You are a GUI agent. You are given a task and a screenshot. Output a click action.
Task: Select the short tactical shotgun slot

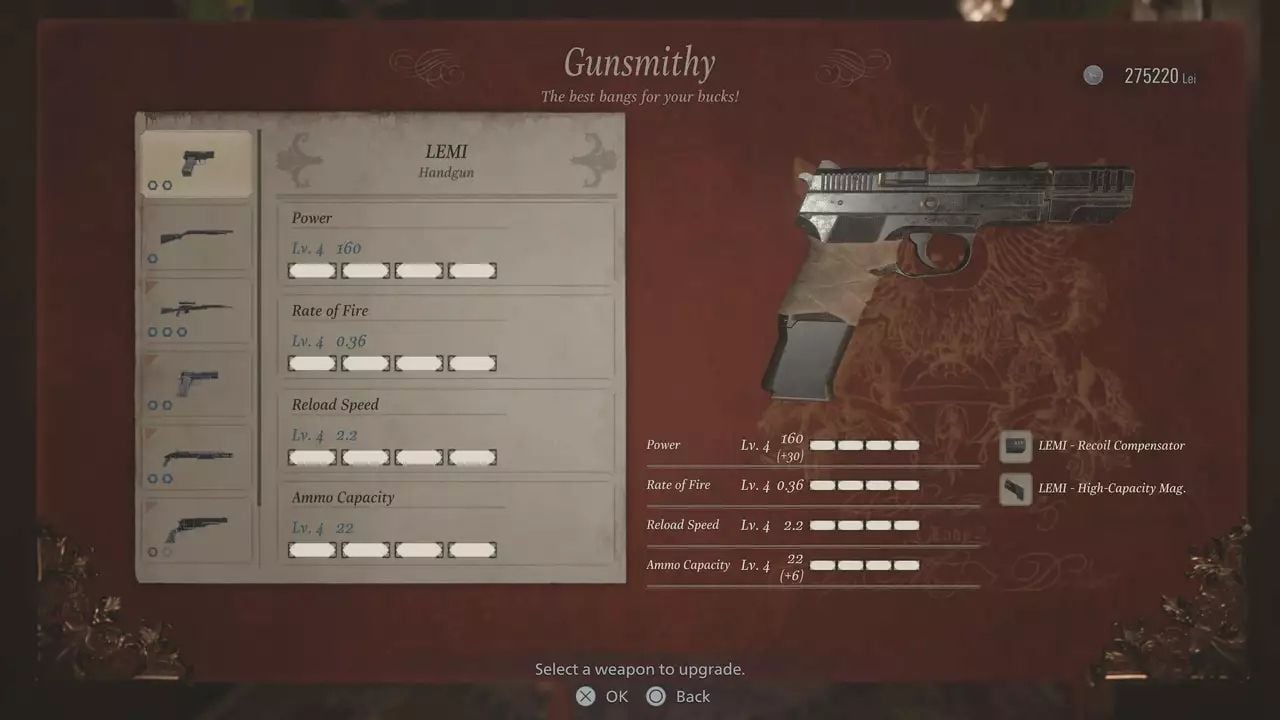tap(196, 458)
